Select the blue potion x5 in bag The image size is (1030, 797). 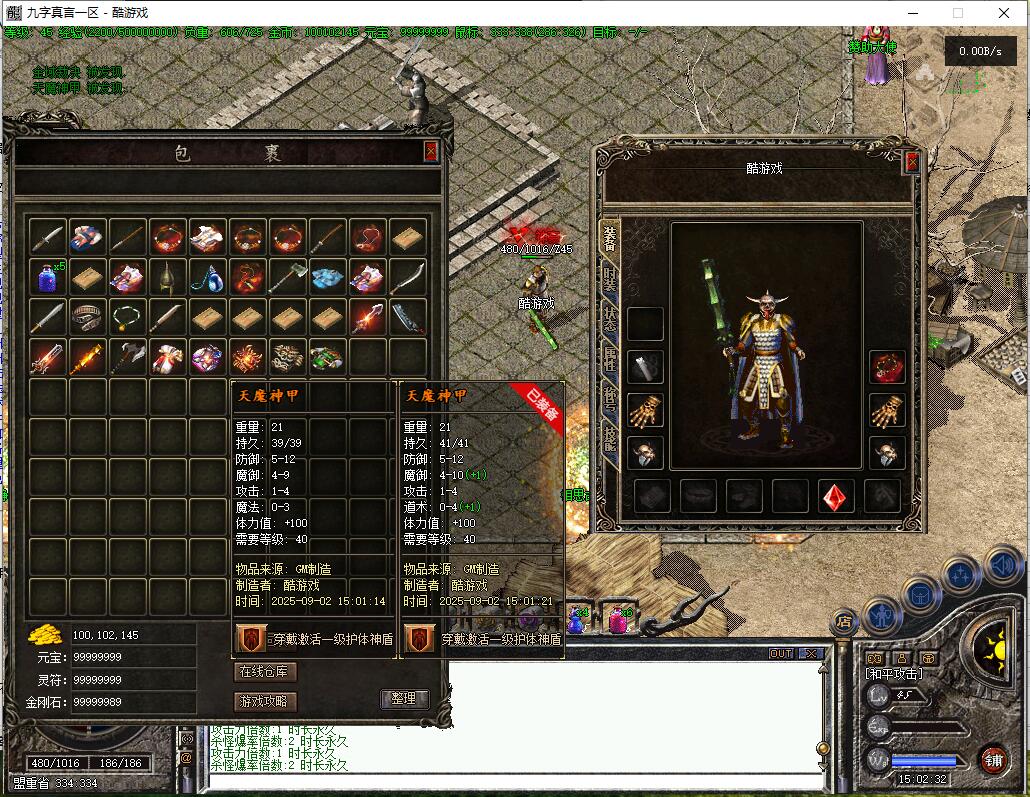coord(48,277)
